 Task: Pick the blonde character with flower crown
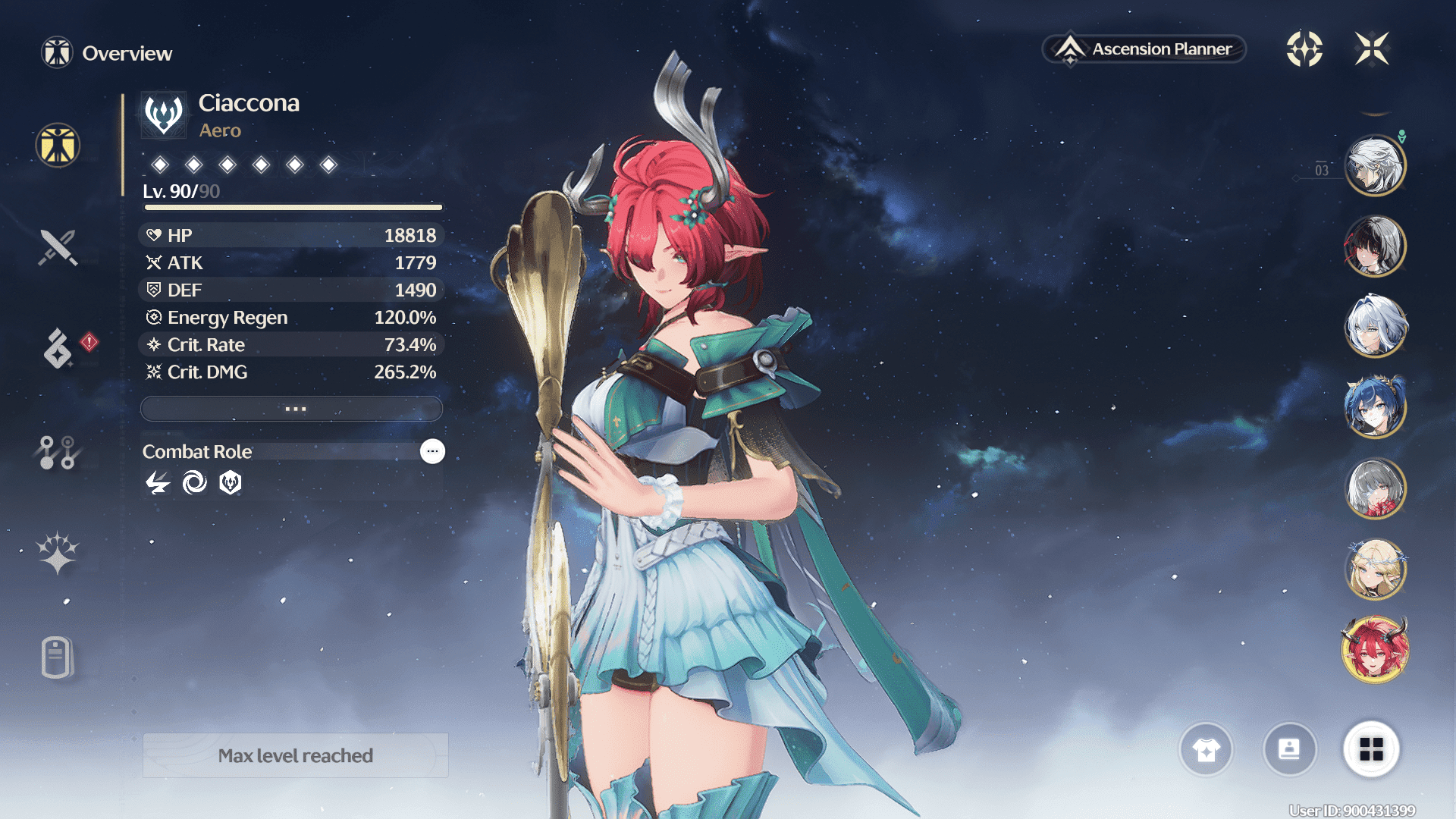click(x=1375, y=569)
